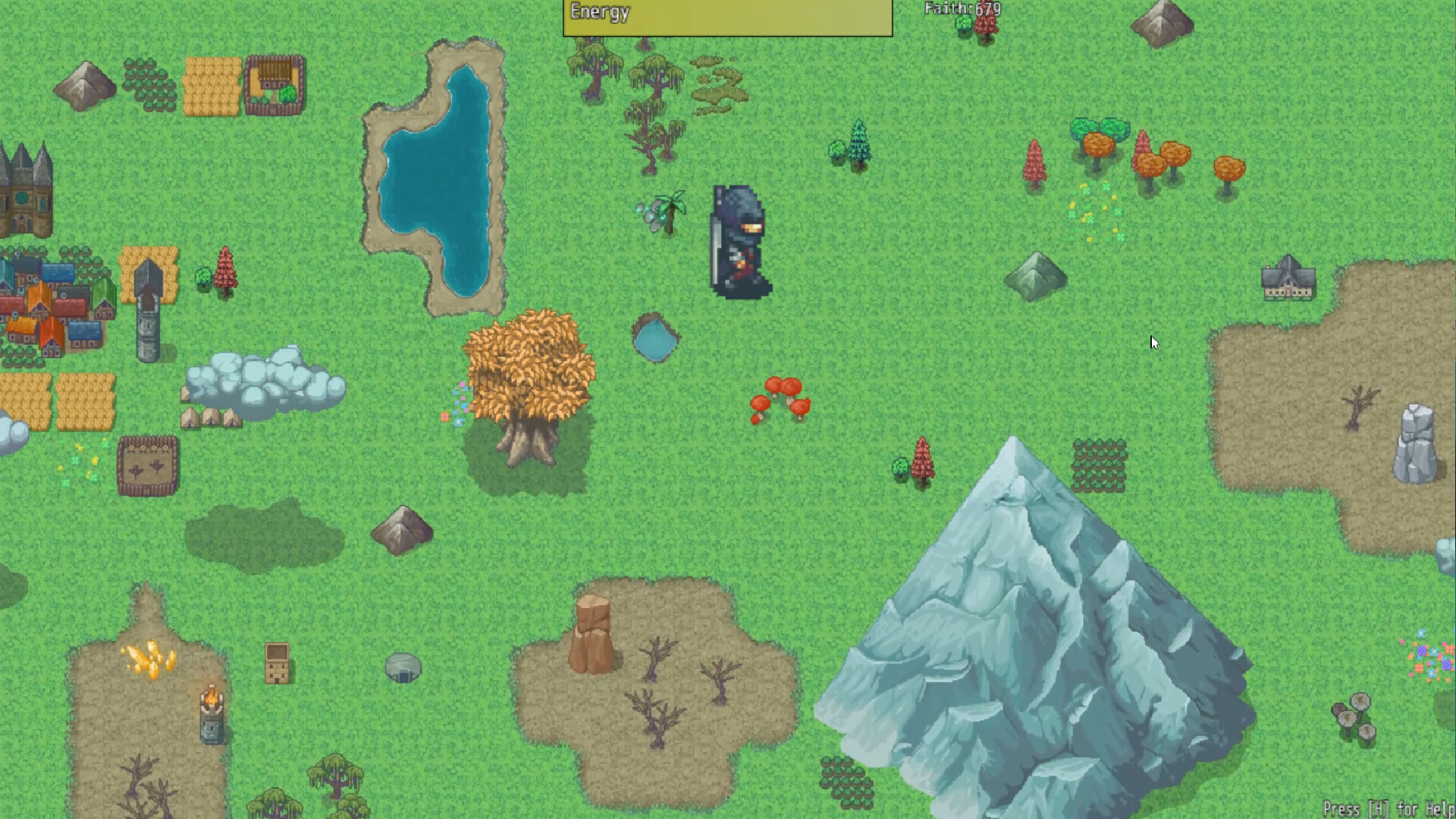This screenshot has width=1456, height=819.
Task: Click the Energy bar at the top
Action: 726,15
